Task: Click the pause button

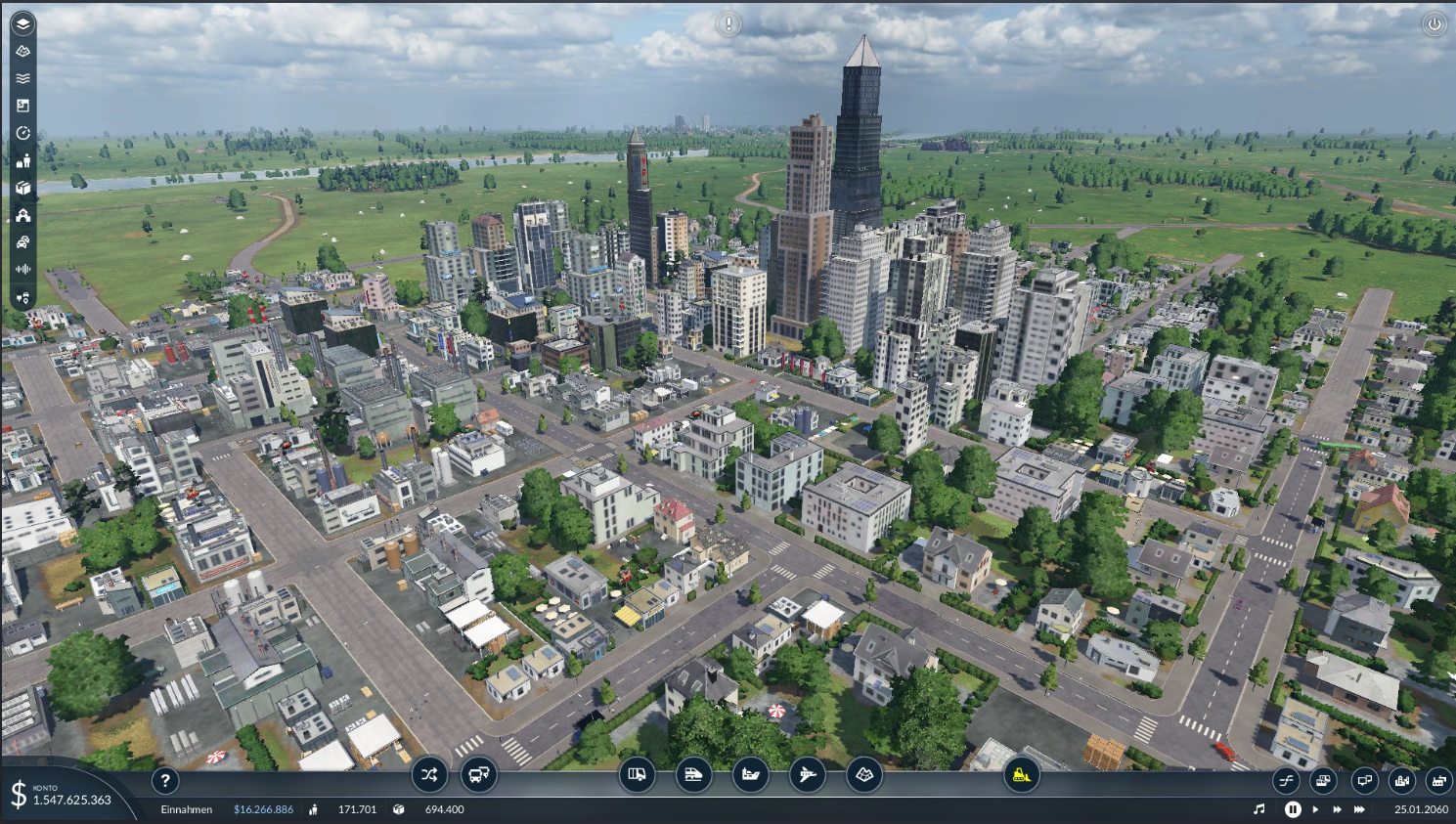Action: coord(1293,809)
